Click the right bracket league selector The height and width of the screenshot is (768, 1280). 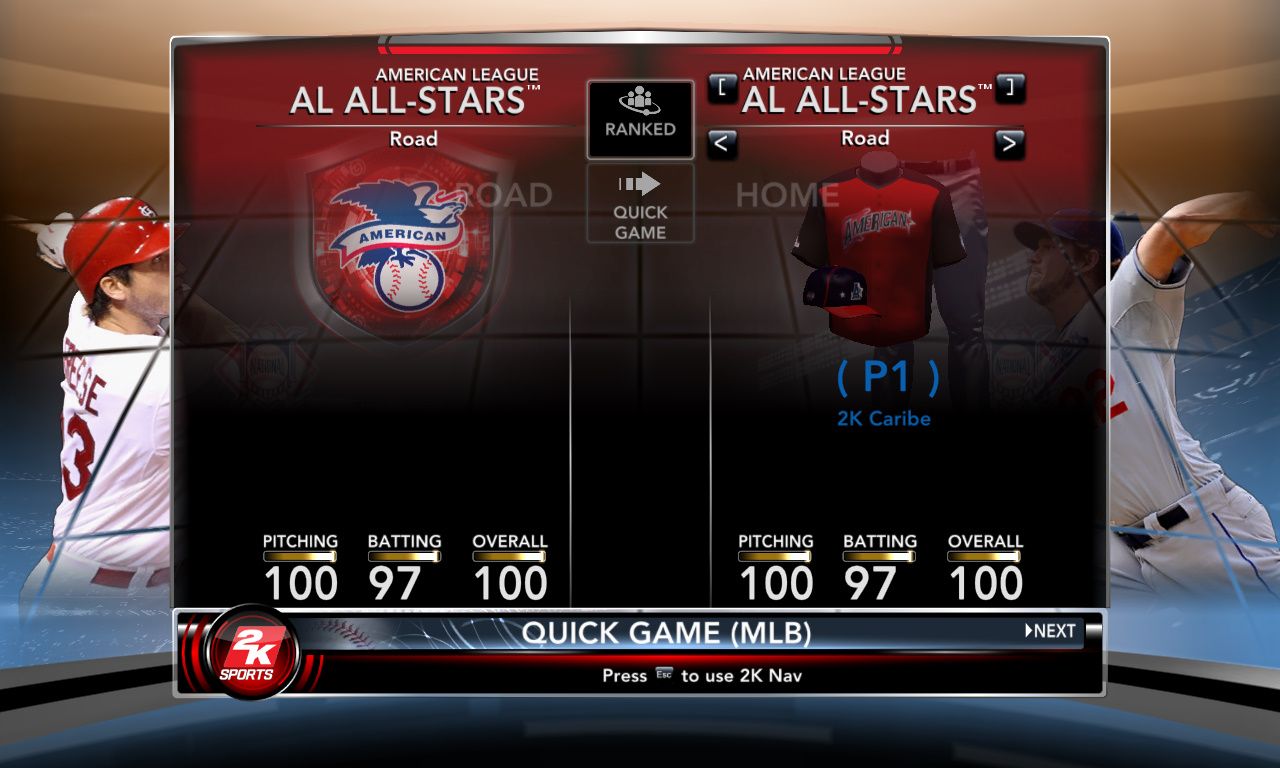[x=1010, y=88]
